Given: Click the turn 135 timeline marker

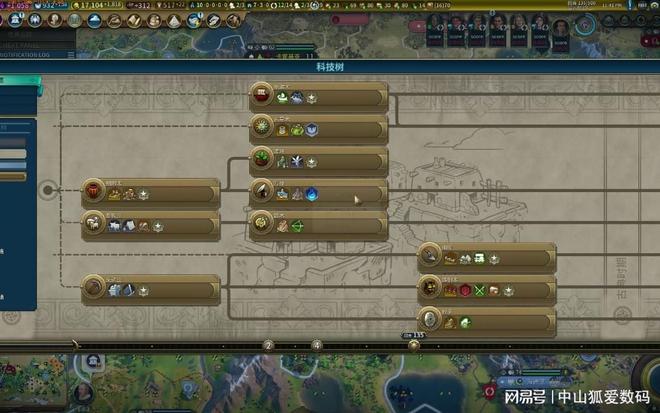Looking at the screenshot, I should coord(414,344).
